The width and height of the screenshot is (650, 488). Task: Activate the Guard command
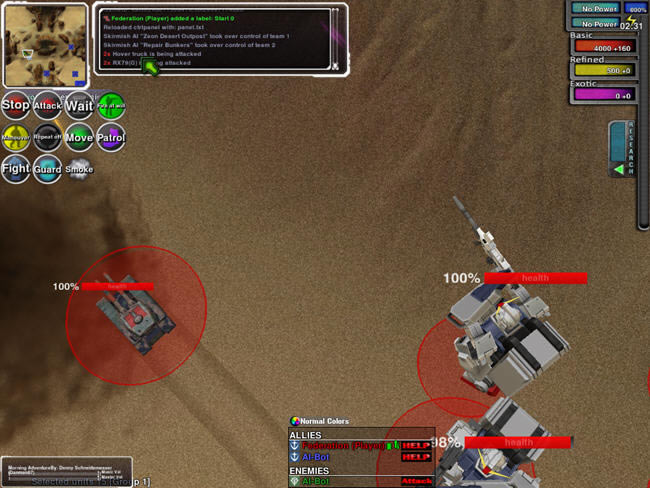click(47, 169)
